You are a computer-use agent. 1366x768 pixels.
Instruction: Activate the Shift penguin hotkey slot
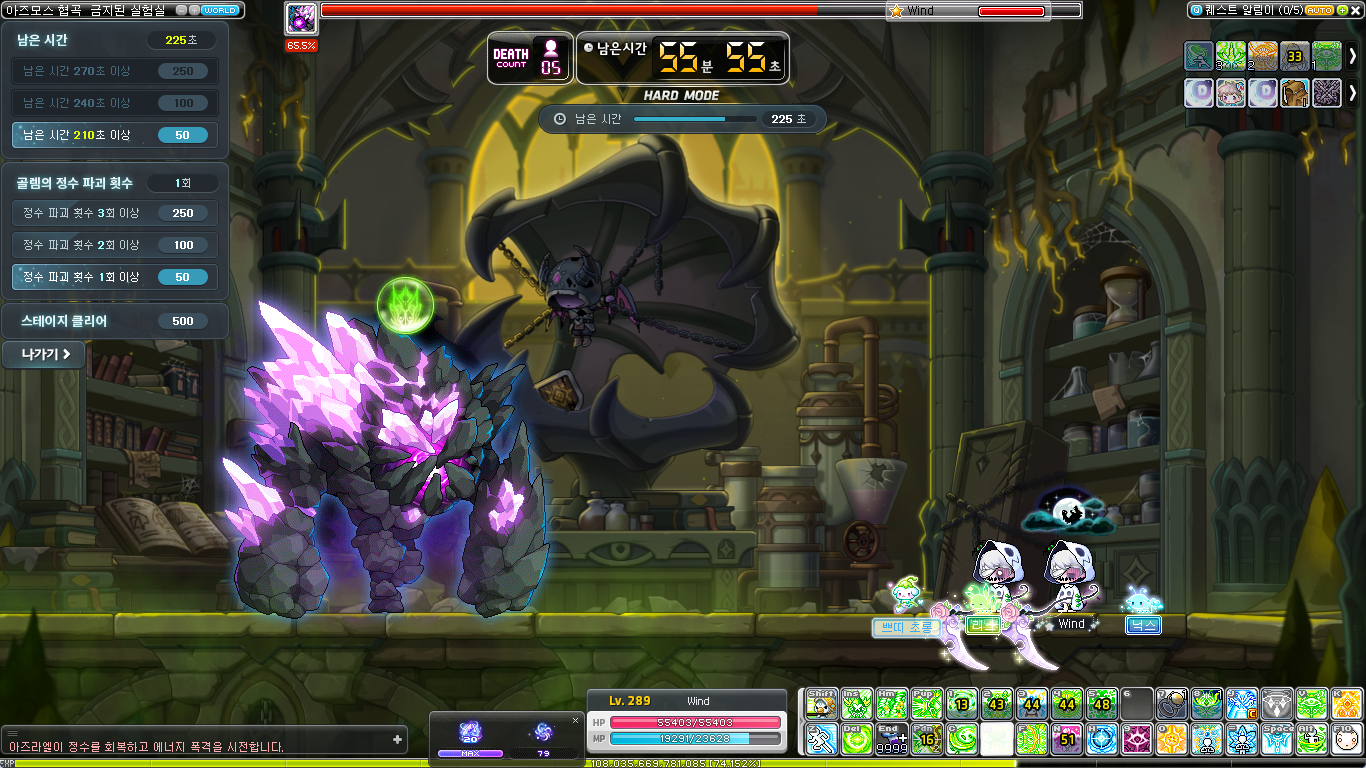pyautogui.click(x=822, y=704)
